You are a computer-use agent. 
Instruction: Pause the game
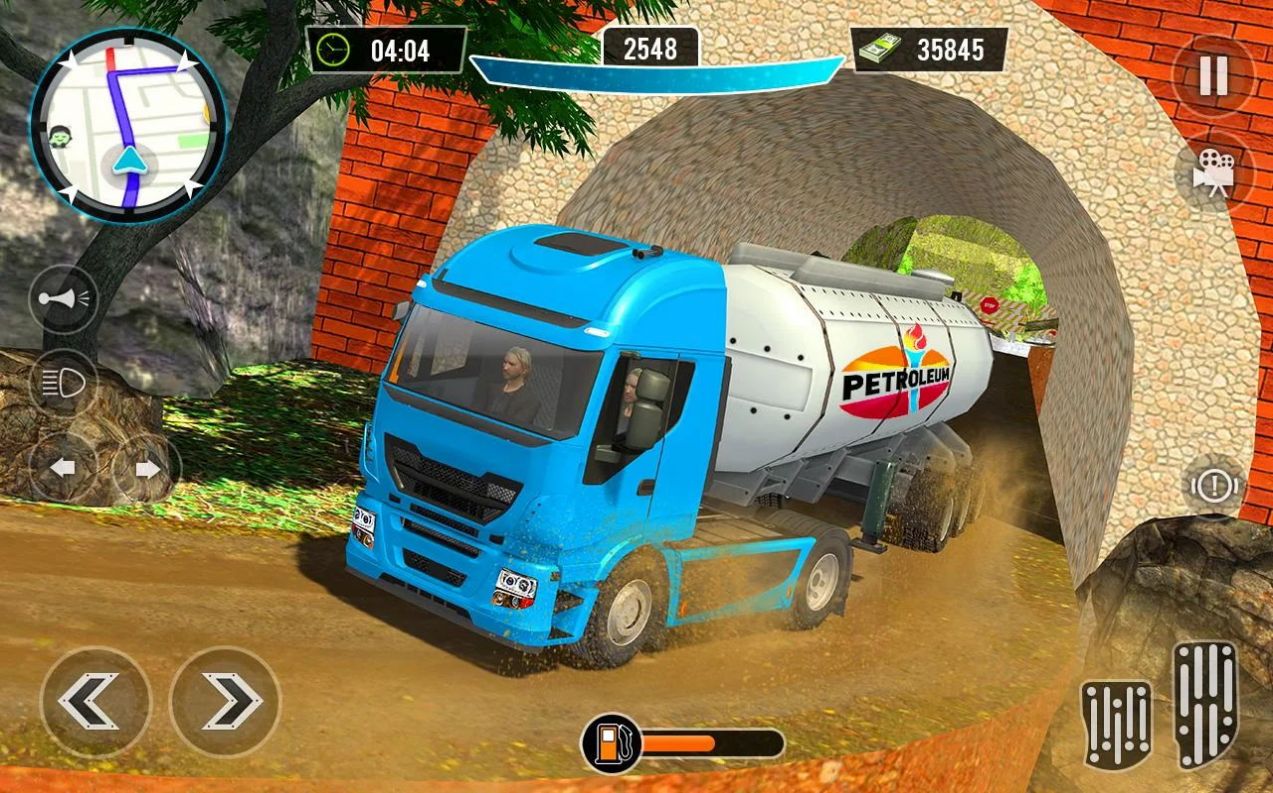click(x=1213, y=77)
